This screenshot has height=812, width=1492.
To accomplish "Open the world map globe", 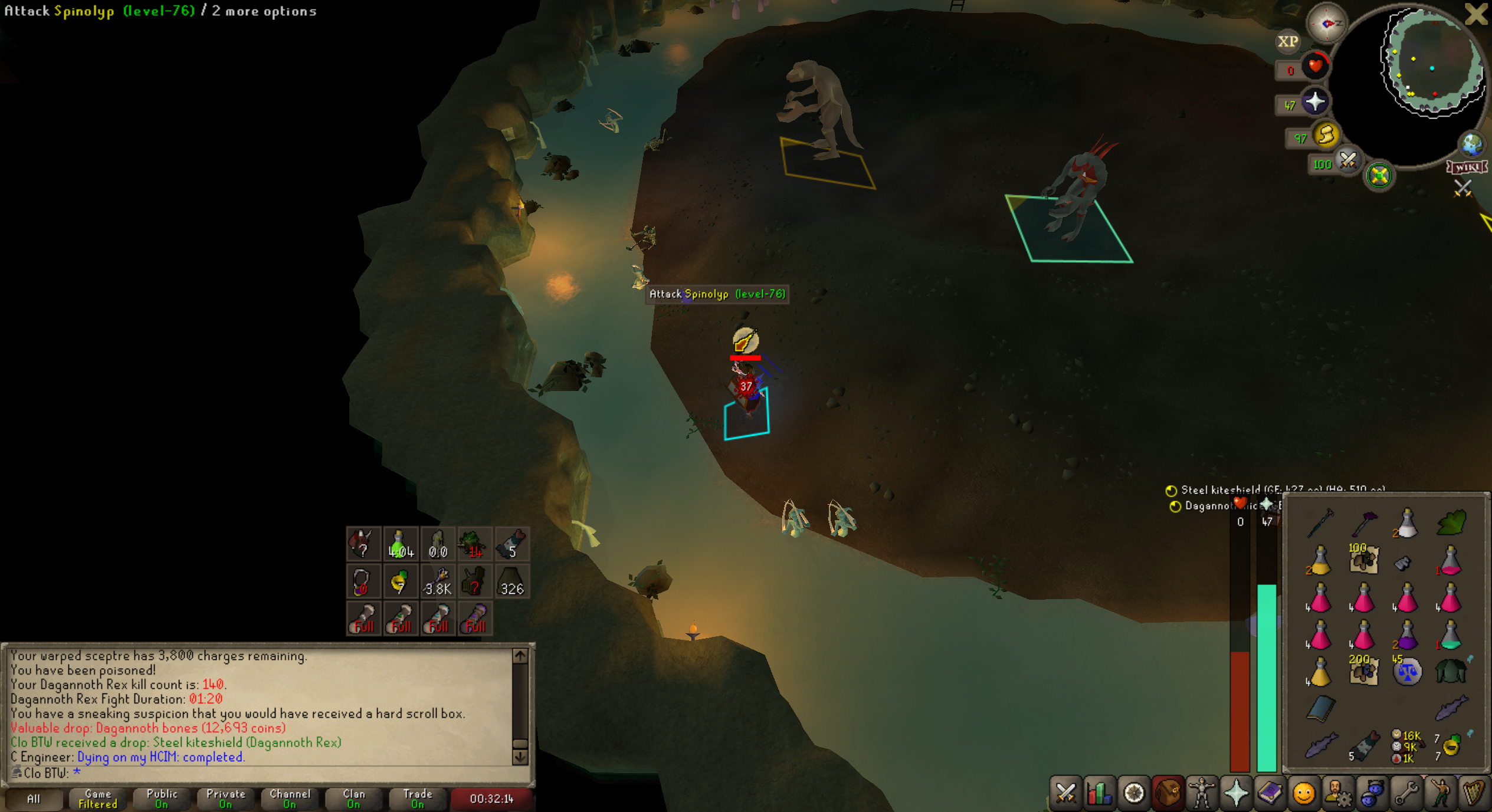I will pyautogui.click(x=1471, y=144).
